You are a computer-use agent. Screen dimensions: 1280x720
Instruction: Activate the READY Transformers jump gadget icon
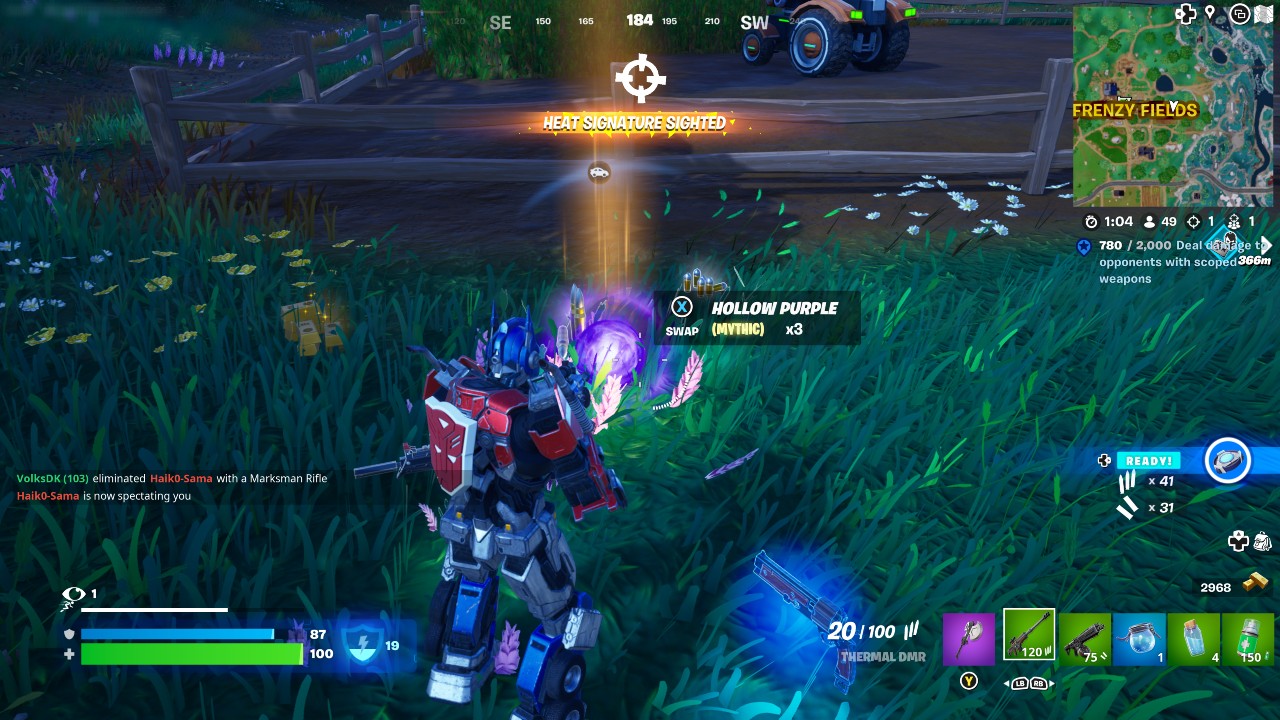coord(1228,460)
